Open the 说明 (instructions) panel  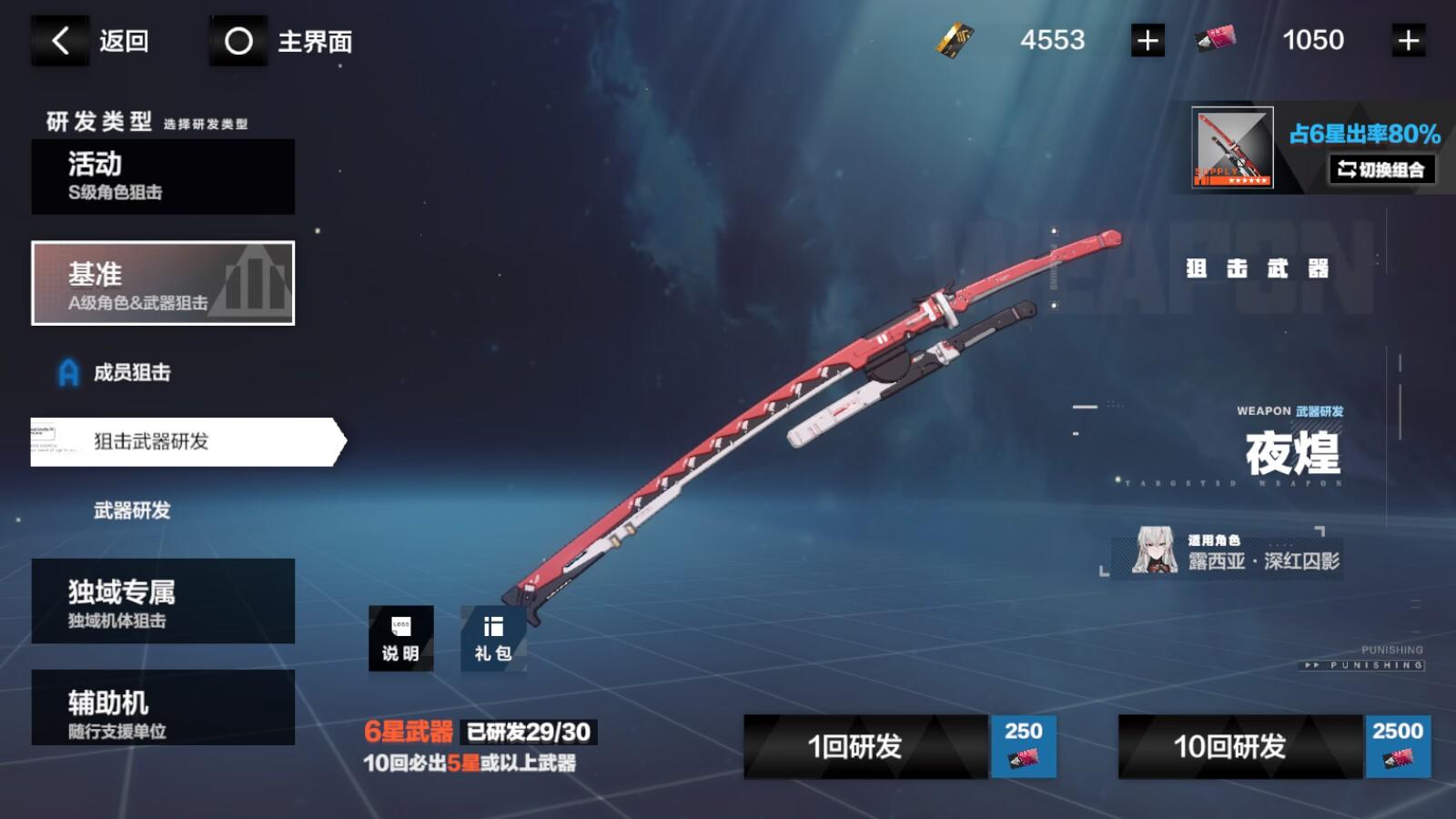point(401,639)
